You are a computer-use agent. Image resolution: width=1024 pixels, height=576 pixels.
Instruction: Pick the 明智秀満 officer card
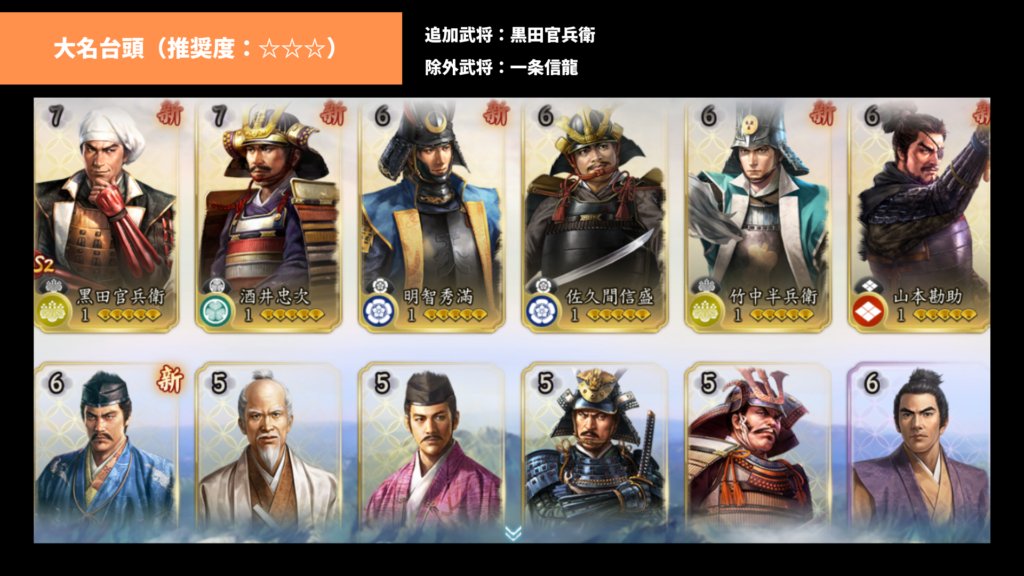coord(433,215)
